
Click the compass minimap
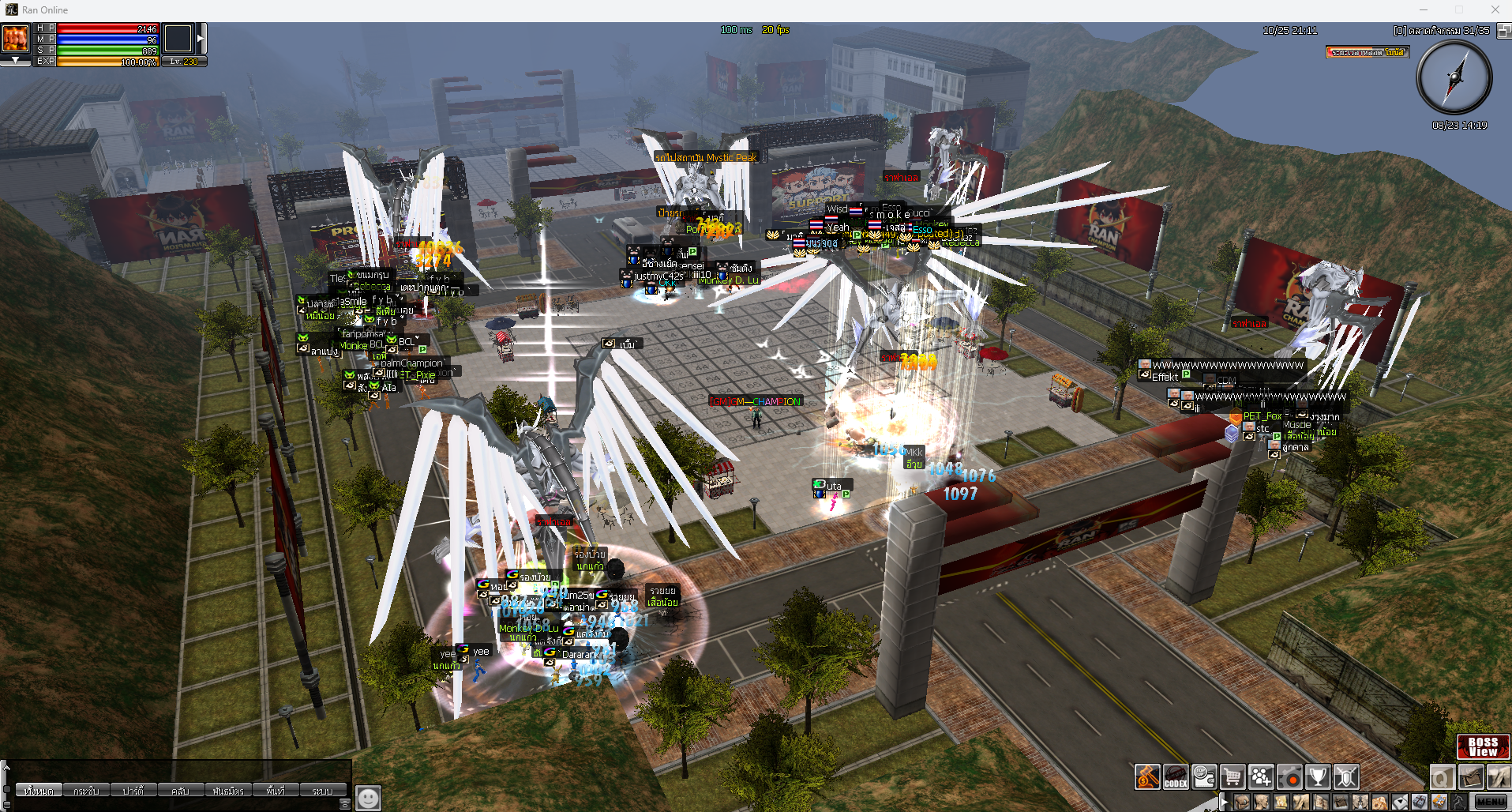(1454, 77)
